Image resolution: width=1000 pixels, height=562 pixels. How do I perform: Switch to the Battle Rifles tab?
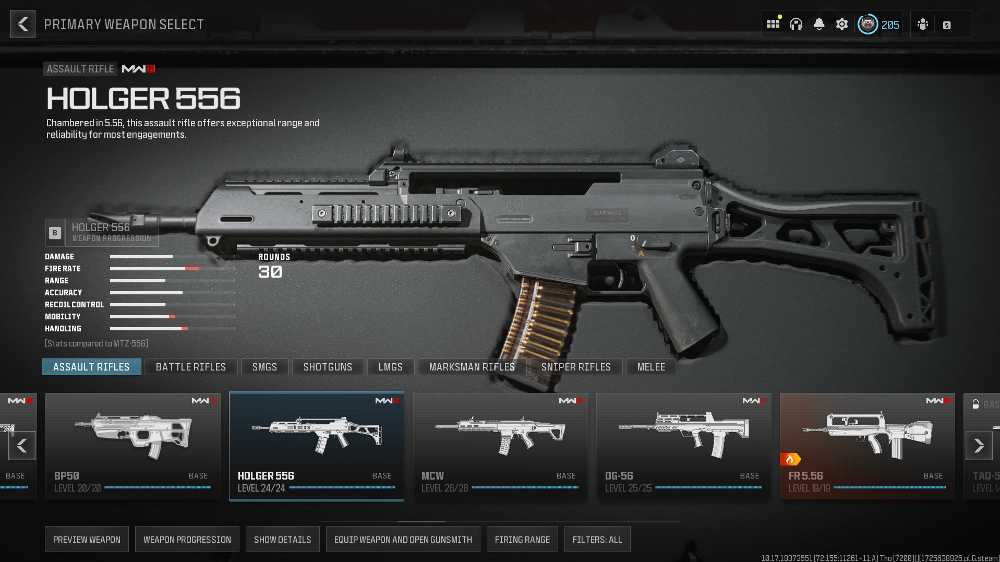(191, 367)
